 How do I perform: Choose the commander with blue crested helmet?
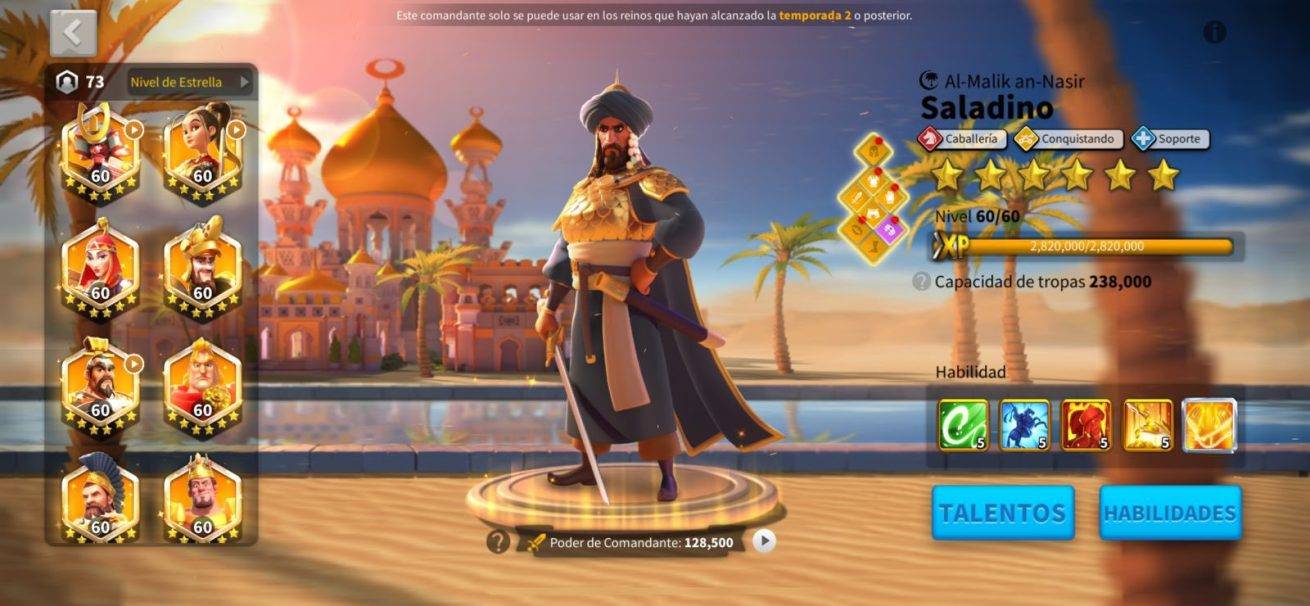(100, 500)
